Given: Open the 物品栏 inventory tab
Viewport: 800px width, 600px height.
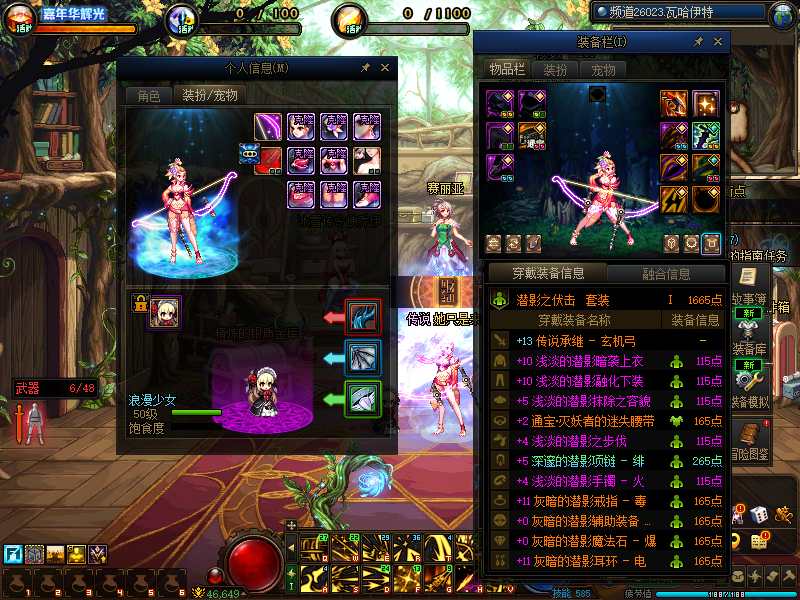Looking at the screenshot, I should (506, 69).
